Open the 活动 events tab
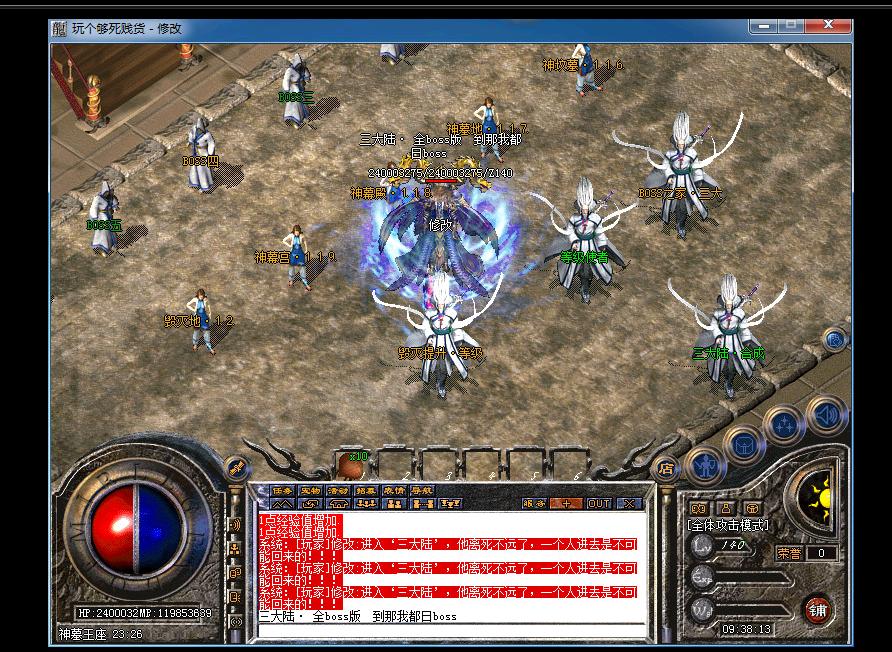The image size is (892, 652). (x=338, y=490)
